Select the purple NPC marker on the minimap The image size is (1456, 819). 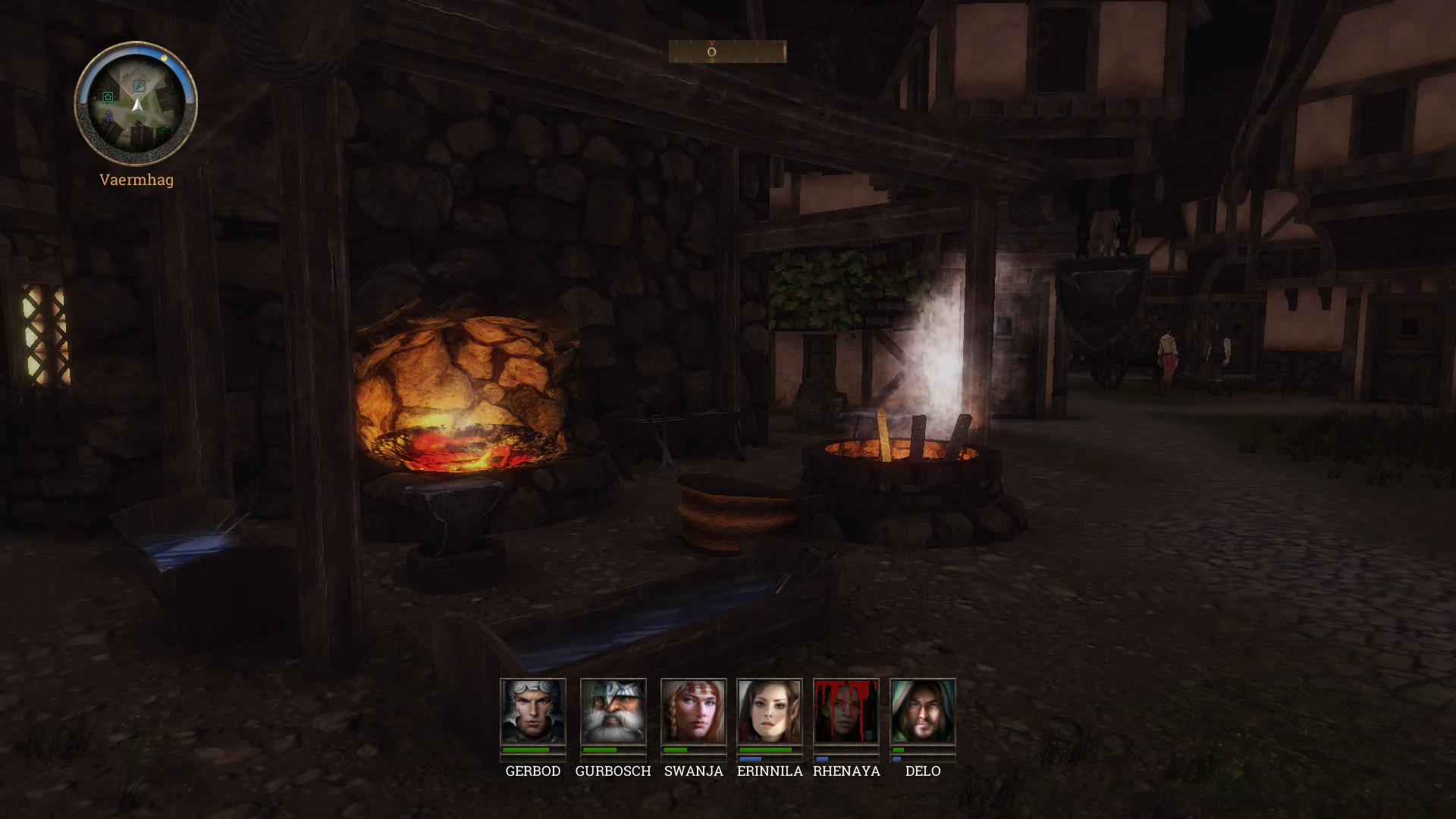click(109, 117)
